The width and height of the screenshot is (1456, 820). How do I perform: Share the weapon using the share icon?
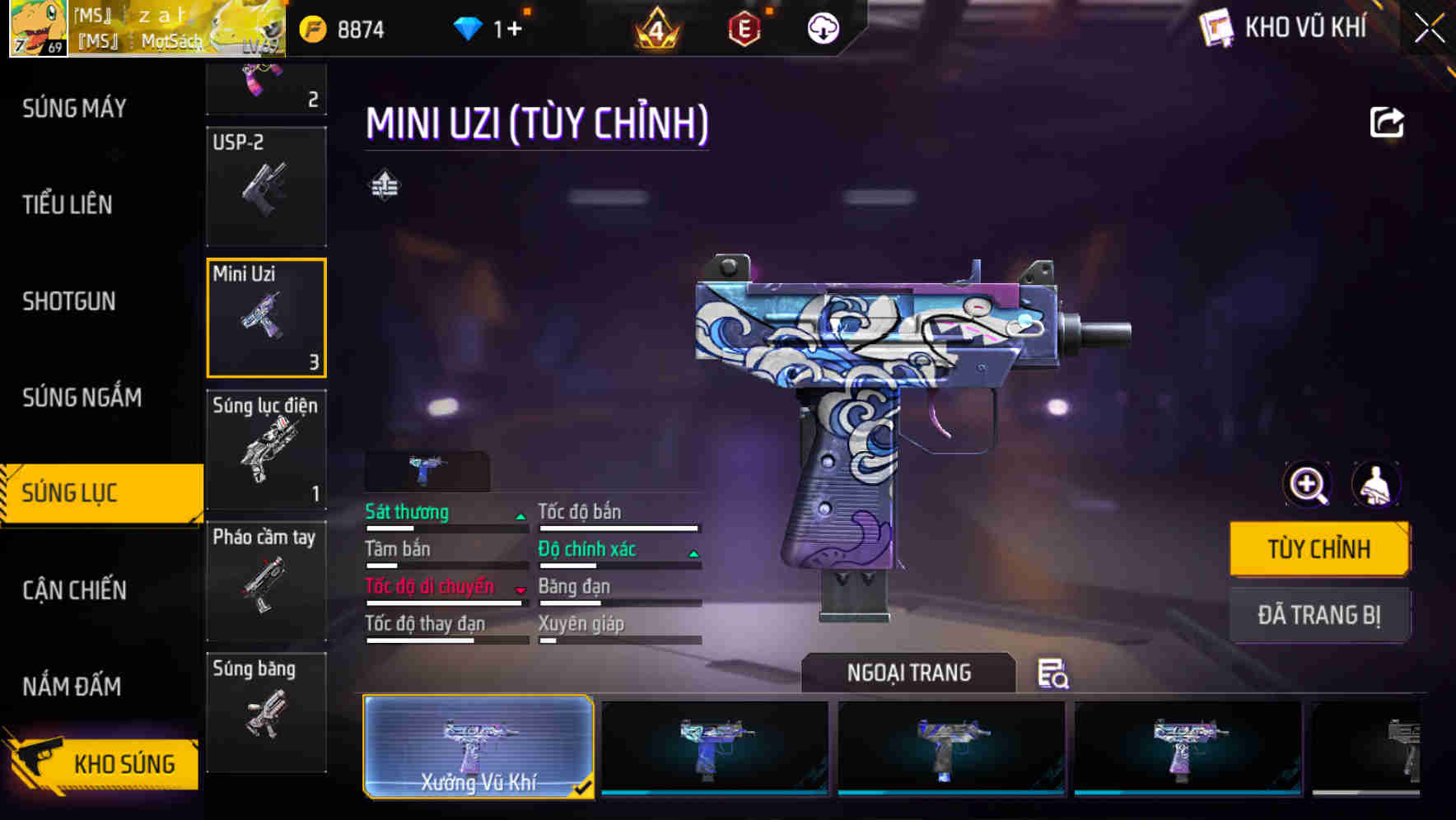[x=1386, y=123]
